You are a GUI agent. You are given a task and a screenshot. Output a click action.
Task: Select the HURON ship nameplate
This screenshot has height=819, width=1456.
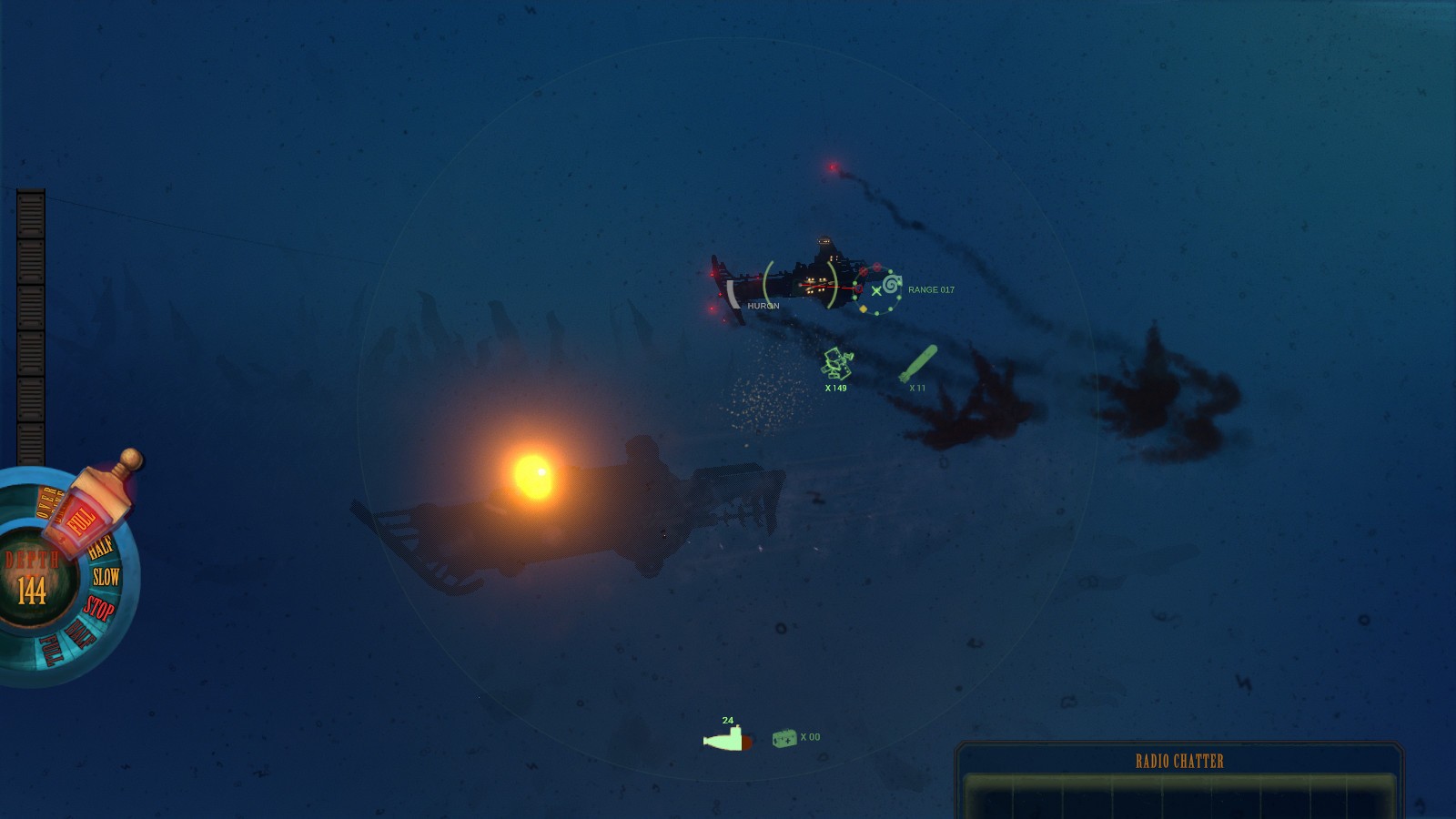pos(763,307)
